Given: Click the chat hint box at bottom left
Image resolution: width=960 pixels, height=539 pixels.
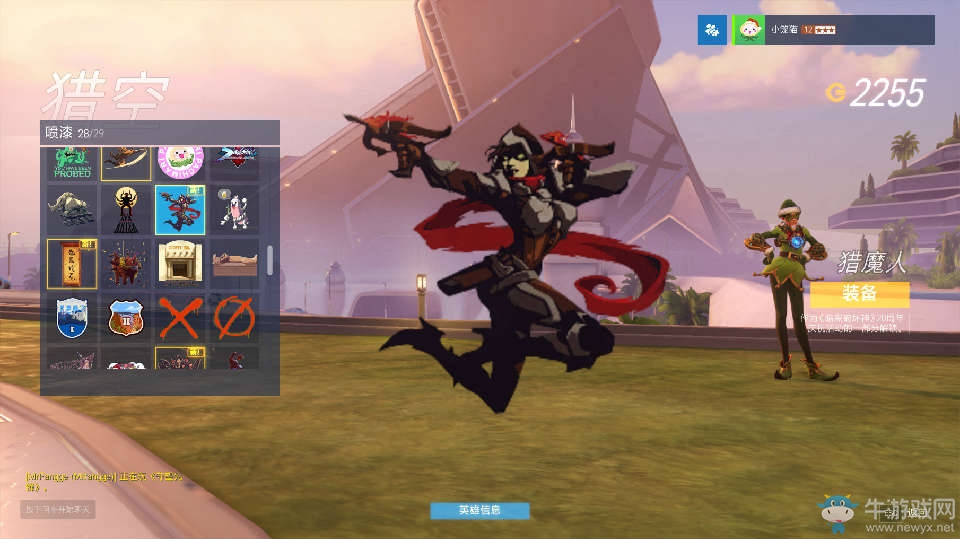Looking at the screenshot, I should [x=58, y=510].
